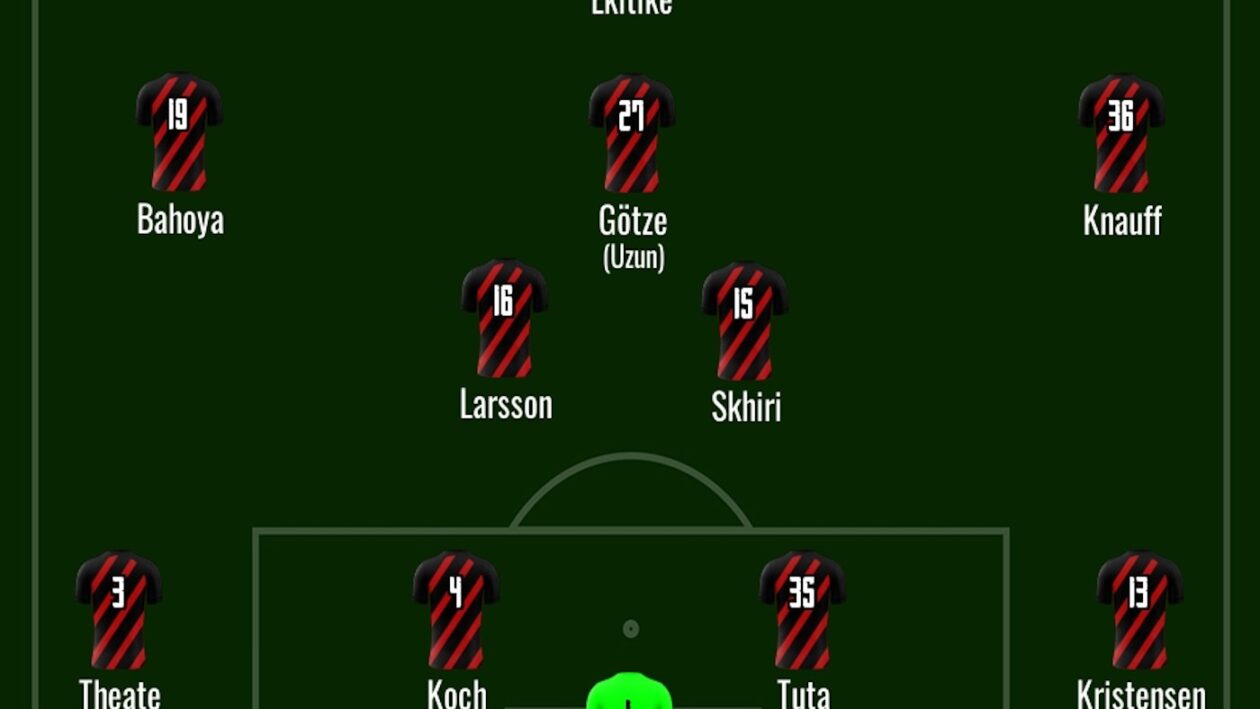Select Bahoya's number 19 shirt
This screenshot has height=709, width=1260.
click(x=179, y=131)
